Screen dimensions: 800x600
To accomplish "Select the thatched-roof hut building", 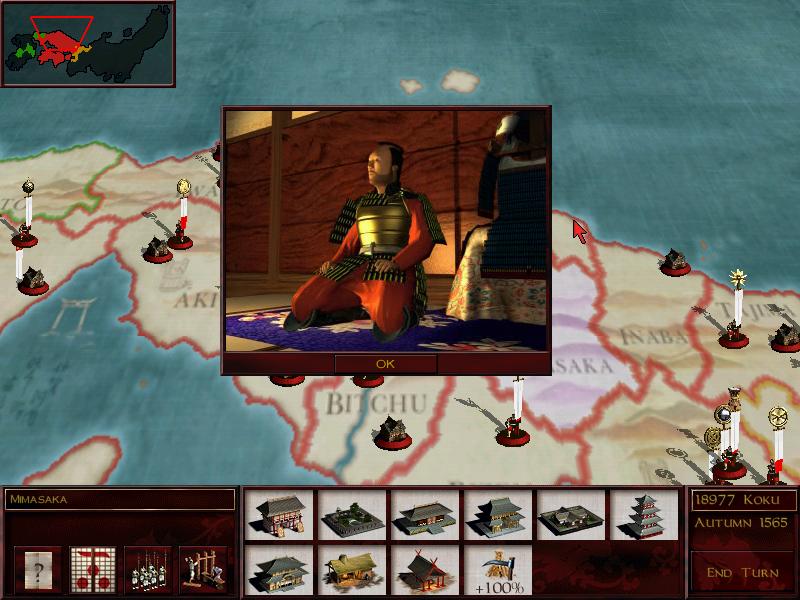I will (352, 569).
